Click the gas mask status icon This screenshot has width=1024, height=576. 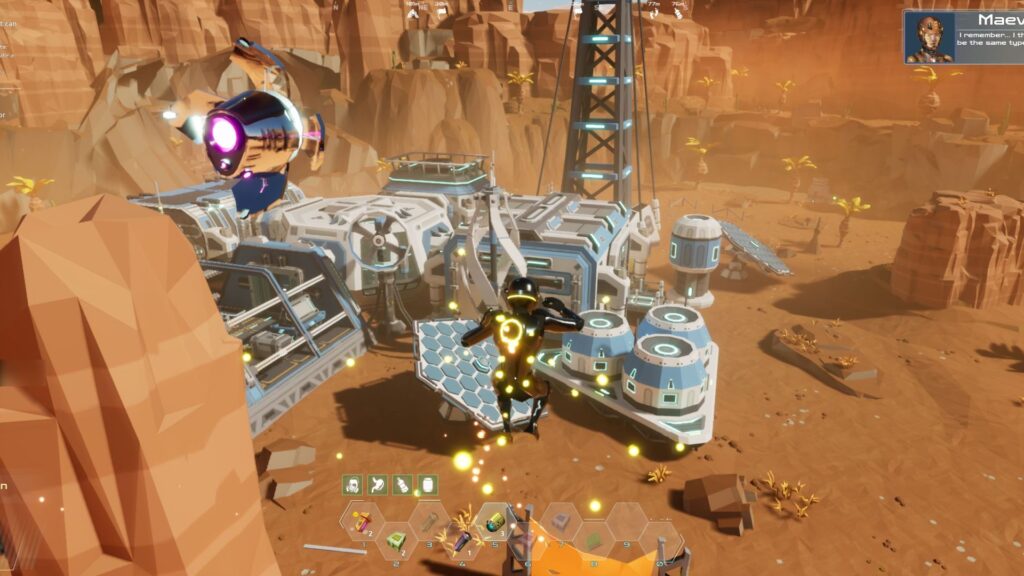click(352, 485)
